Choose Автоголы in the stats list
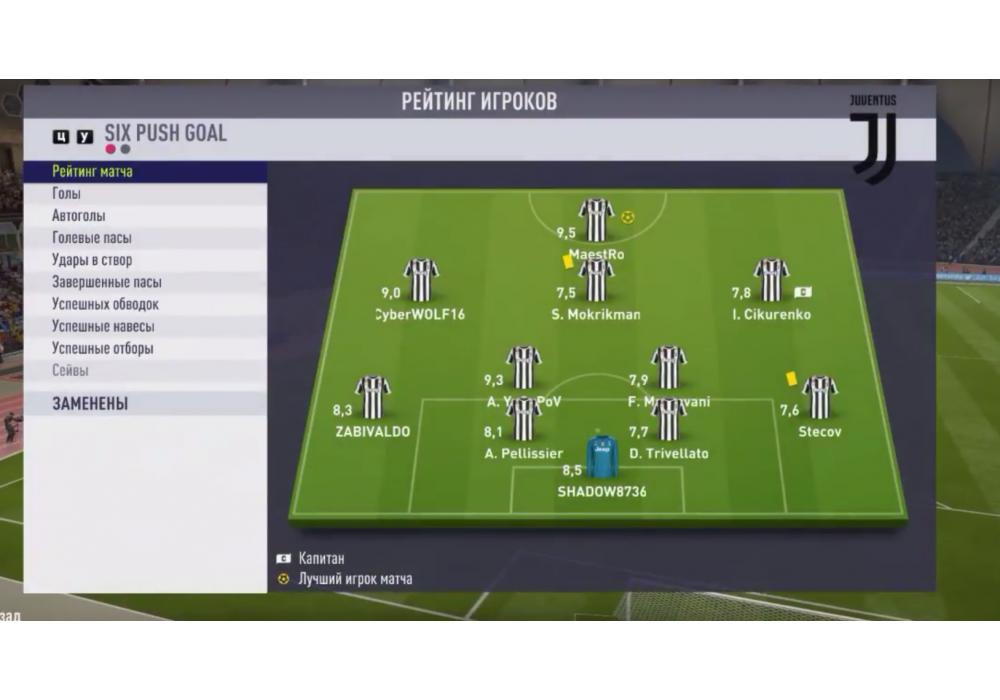The width and height of the screenshot is (1000, 700). pyautogui.click(x=79, y=216)
